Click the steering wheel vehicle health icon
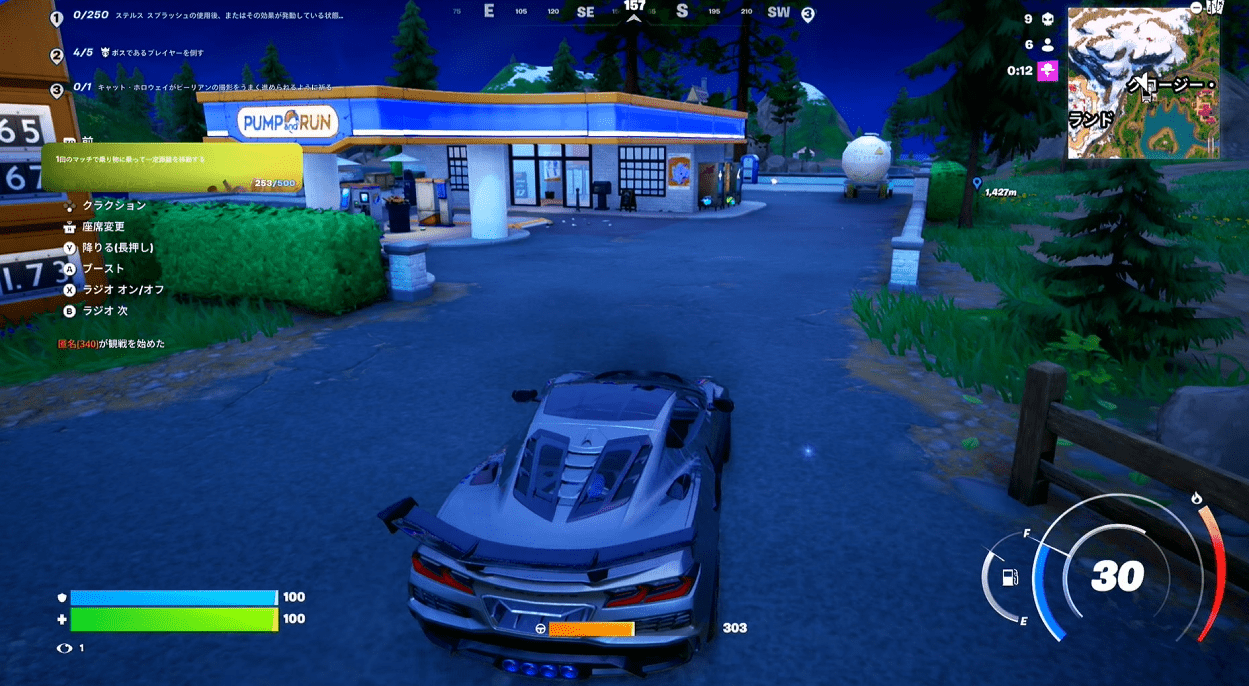This screenshot has height=686, width=1249. pyautogui.click(x=541, y=629)
